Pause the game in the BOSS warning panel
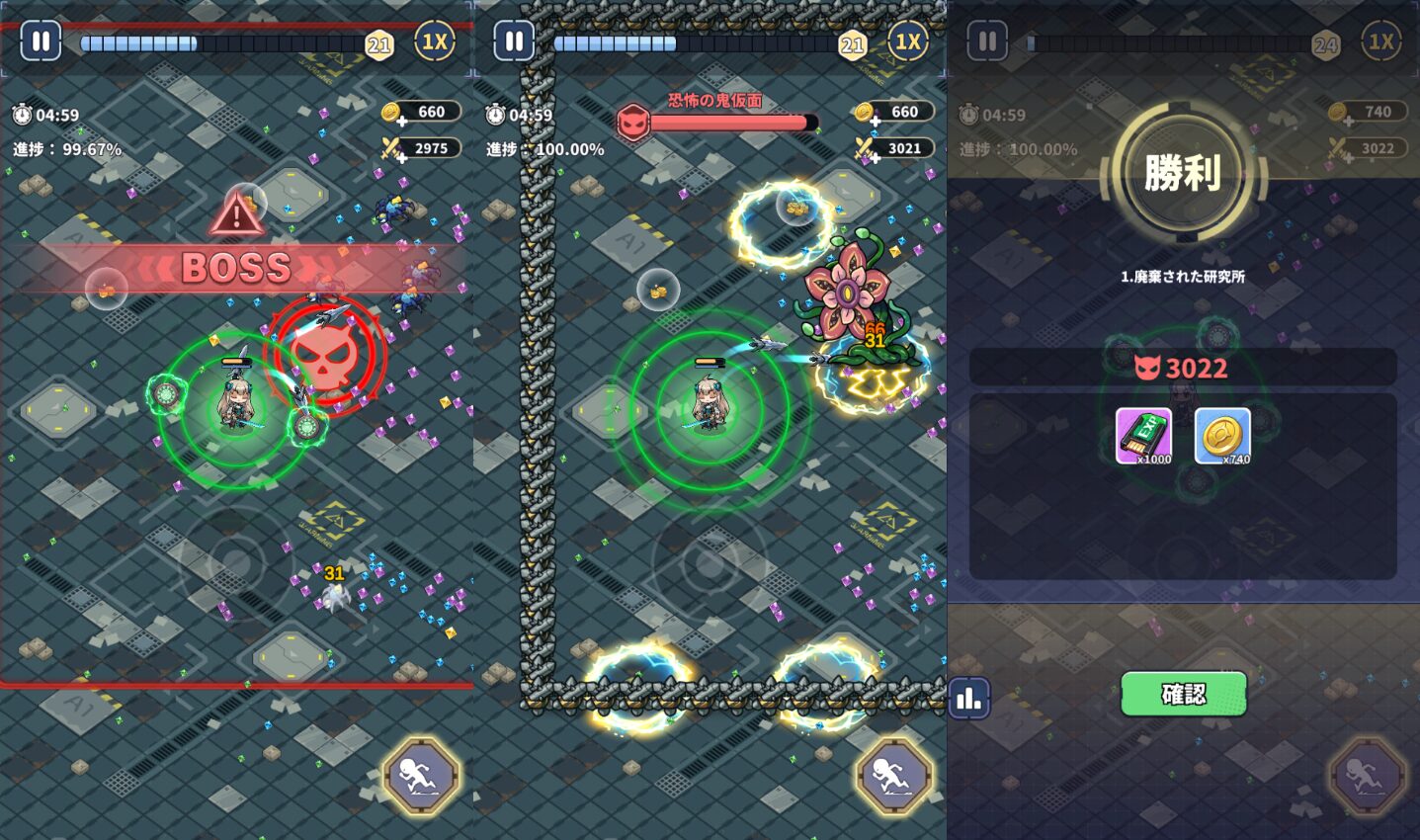This screenshot has height=840, width=1420. [x=41, y=42]
